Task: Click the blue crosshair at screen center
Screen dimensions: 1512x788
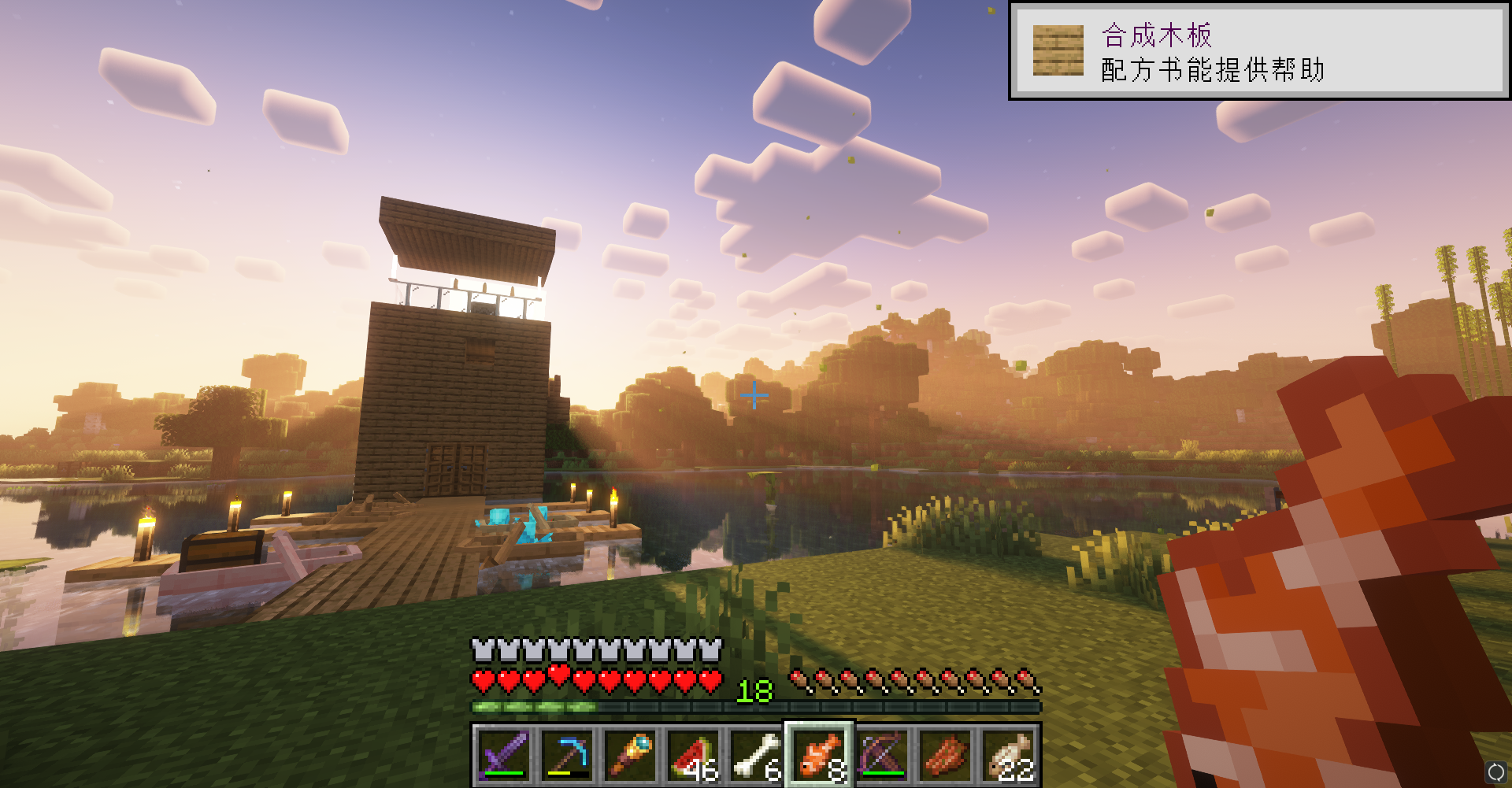Action: click(x=754, y=395)
